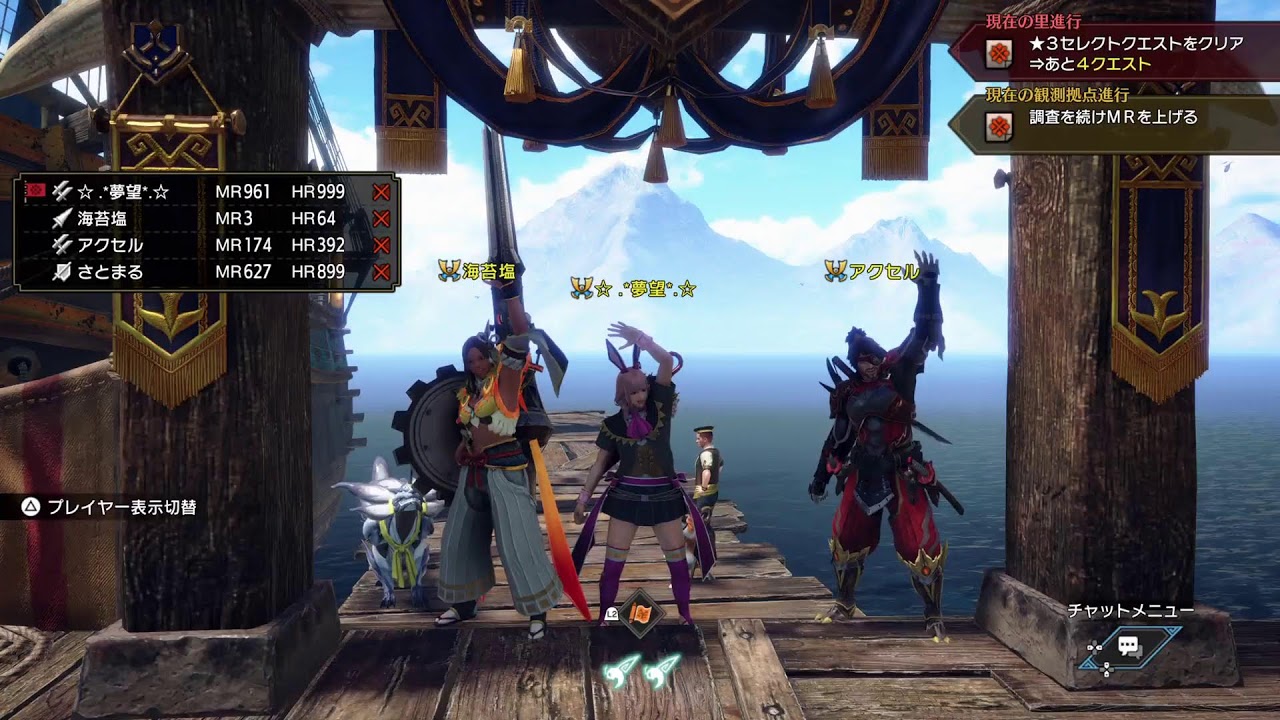Click the red X beside MR961 HR999
The height and width of the screenshot is (720, 1280).
click(x=380, y=192)
